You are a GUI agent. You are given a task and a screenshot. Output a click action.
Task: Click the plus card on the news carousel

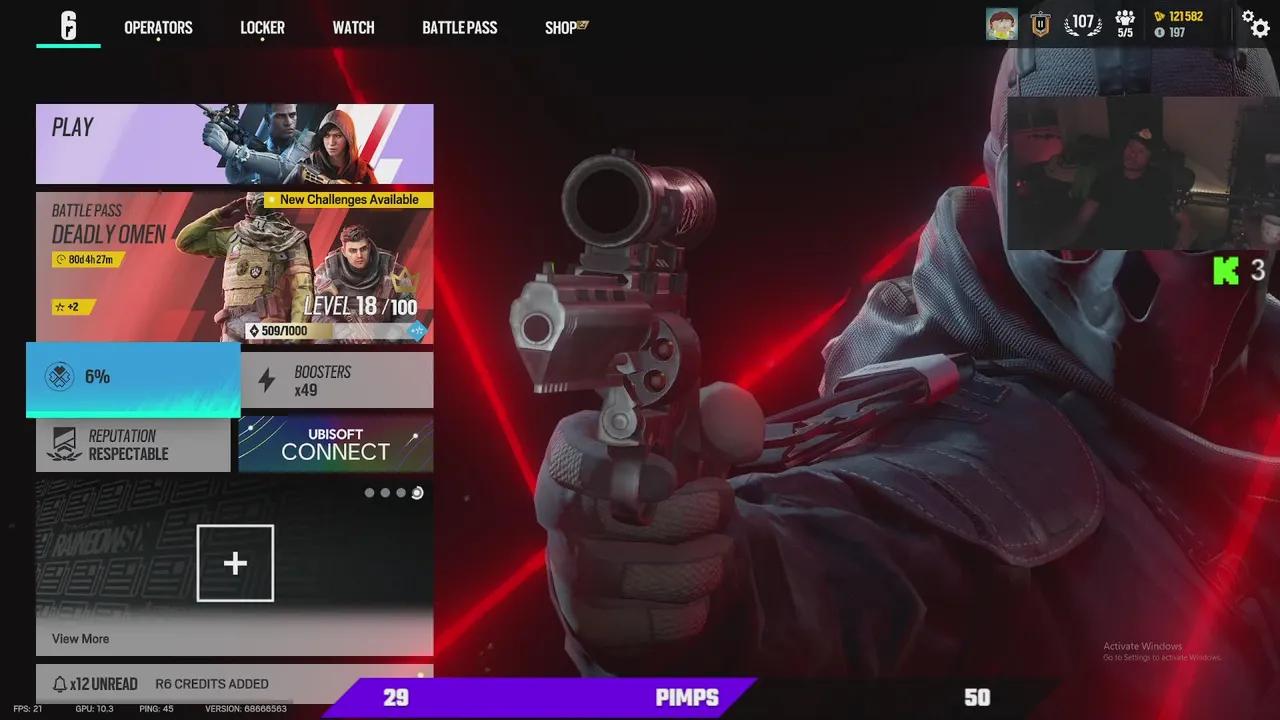tap(235, 563)
